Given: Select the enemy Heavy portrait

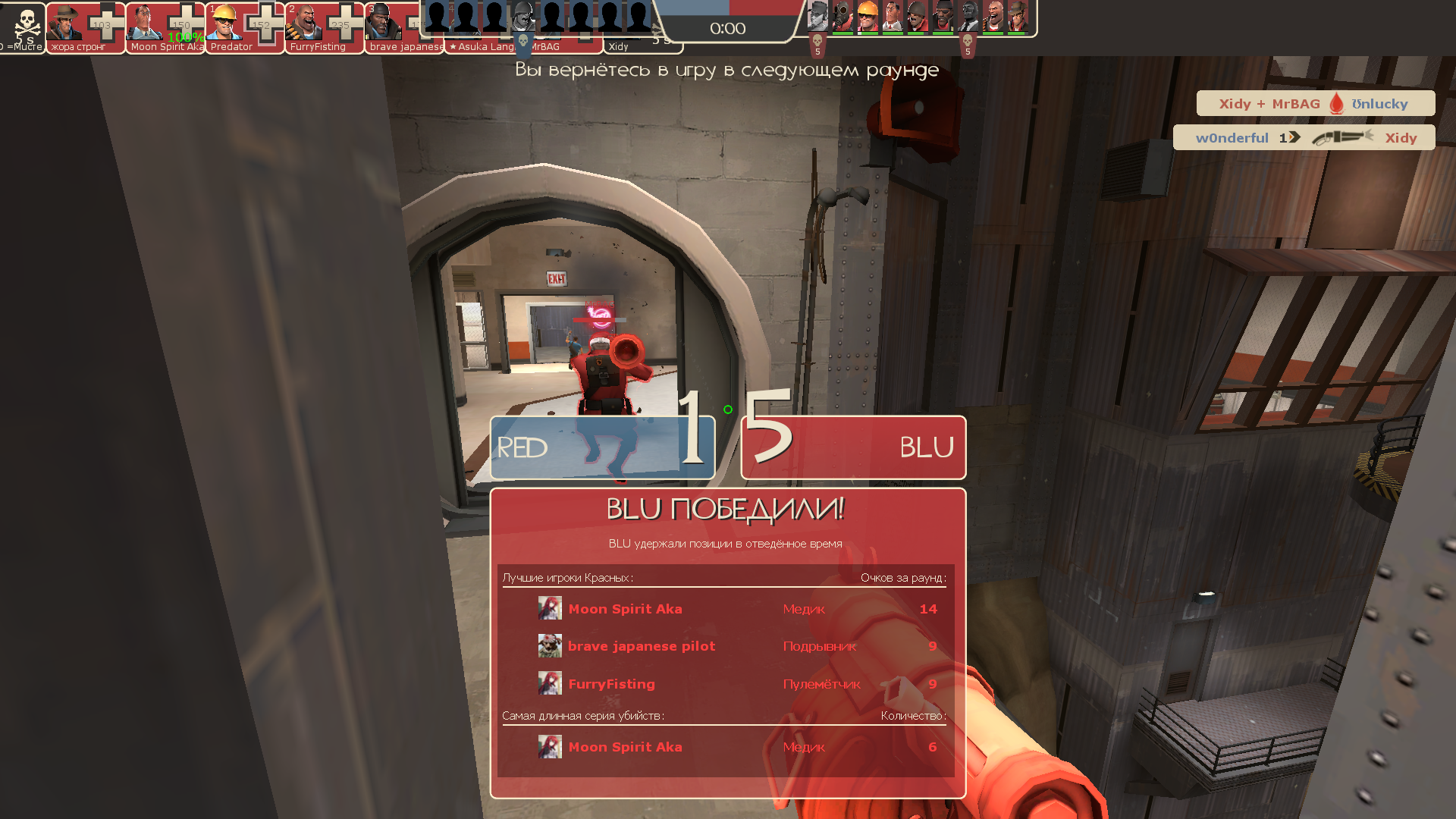Looking at the screenshot, I should (x=993, y=17).
